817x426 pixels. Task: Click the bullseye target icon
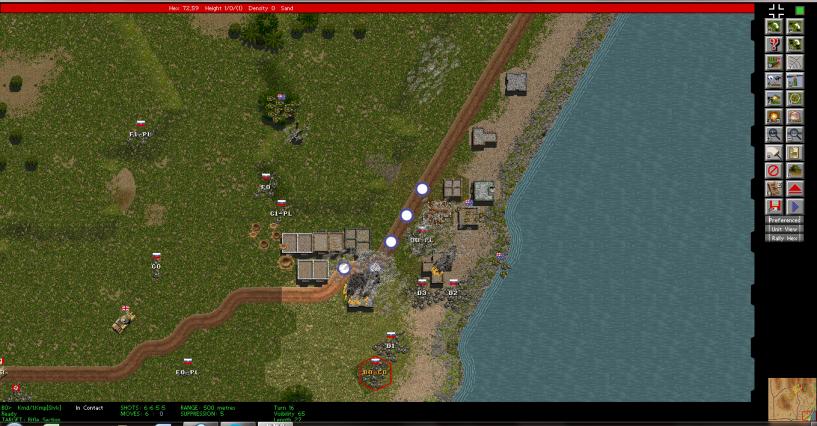(x=795, y=98)
